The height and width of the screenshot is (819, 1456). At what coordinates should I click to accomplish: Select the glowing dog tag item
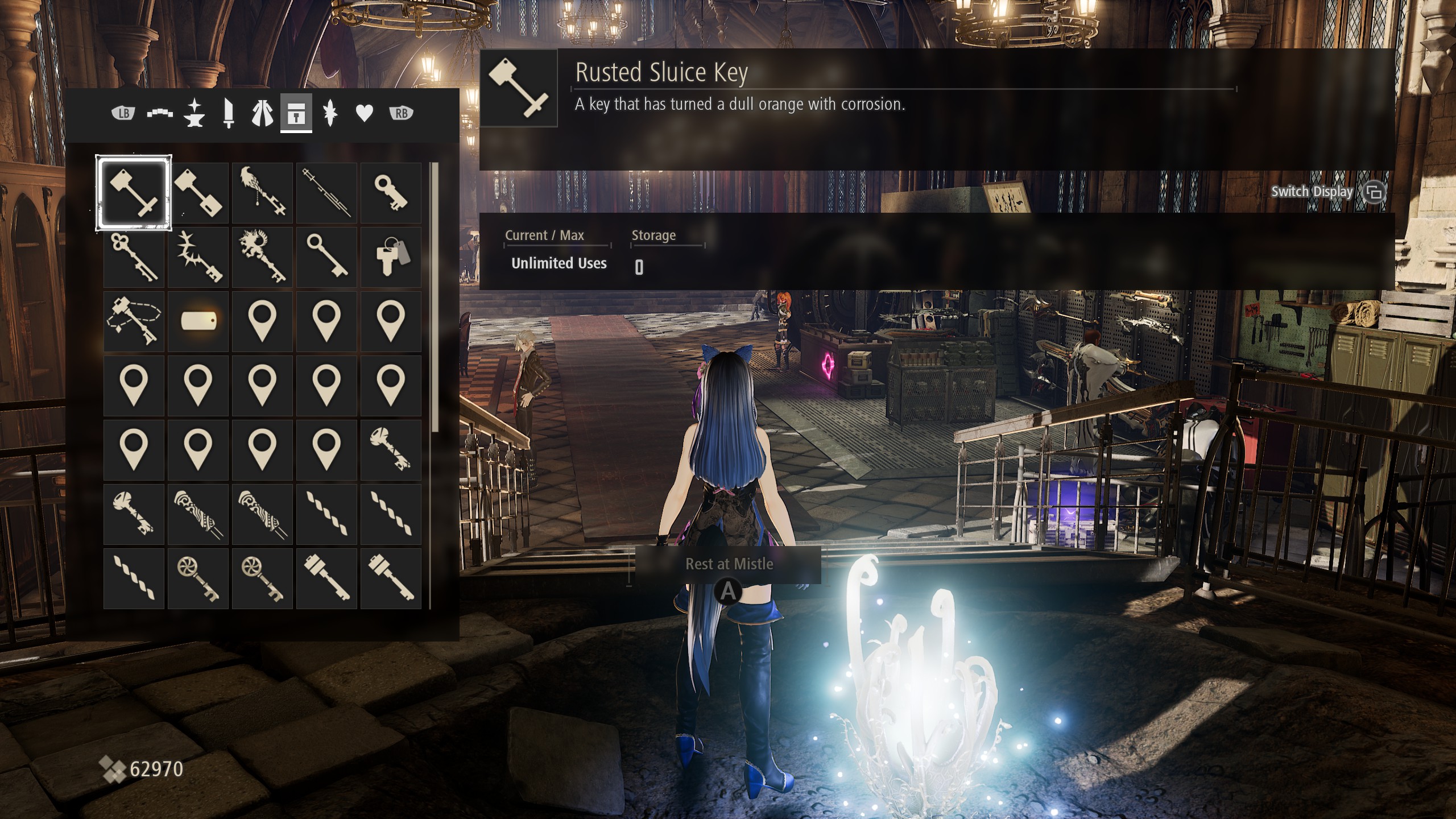(198, 321)
